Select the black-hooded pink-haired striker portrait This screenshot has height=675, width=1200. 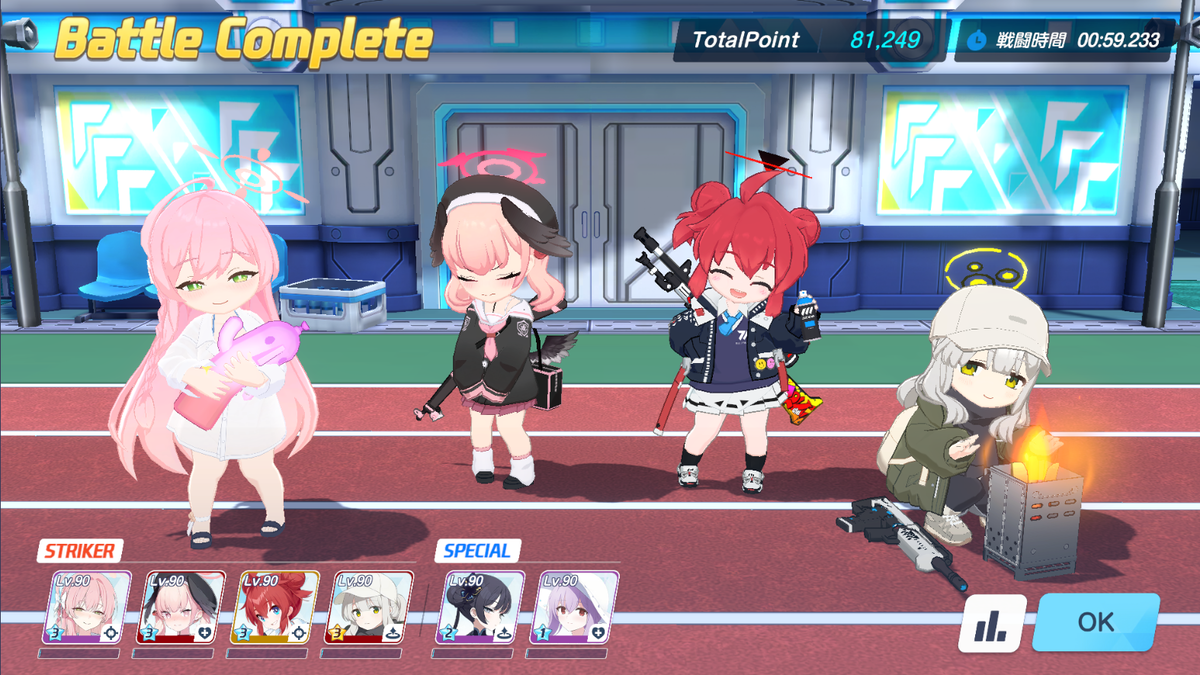pyautogui.click(x=181, y=607)
